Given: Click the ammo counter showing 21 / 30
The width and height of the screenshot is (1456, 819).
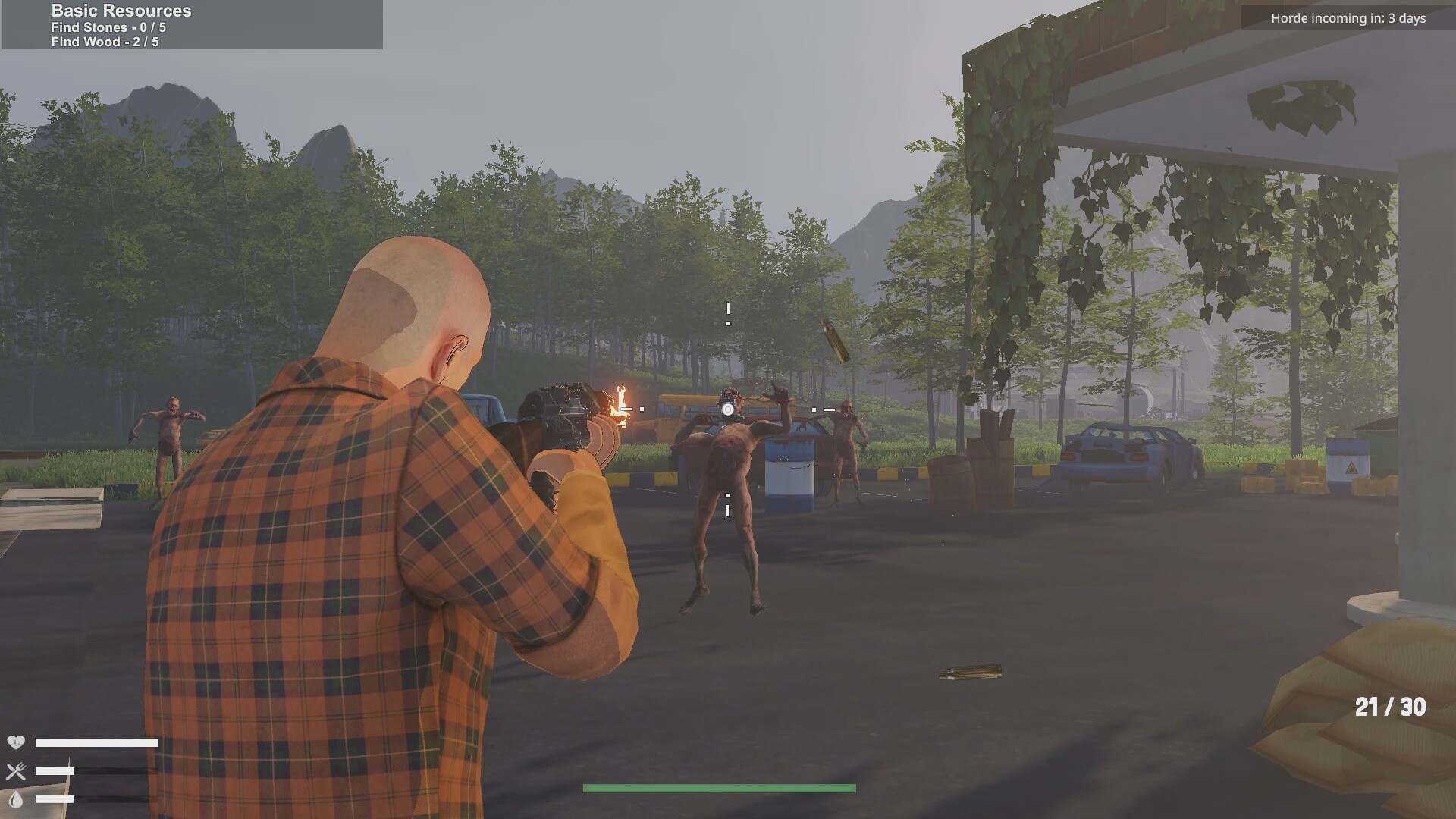Looking at the screenshot, I should point(1392,707).
